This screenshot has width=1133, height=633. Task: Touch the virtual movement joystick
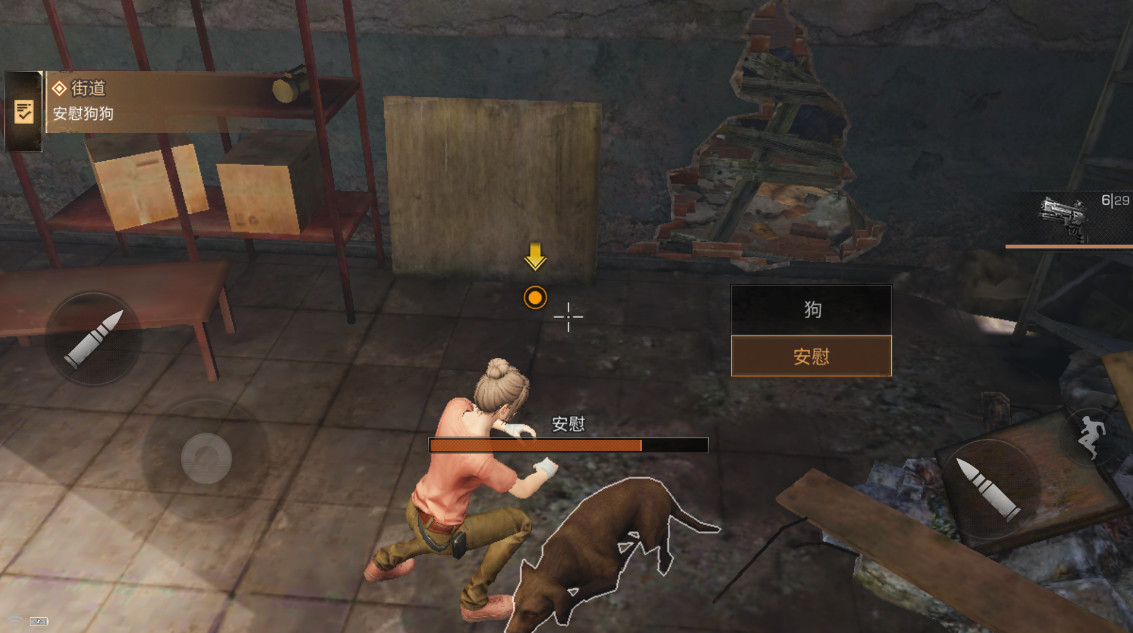(x=206, y=459)
